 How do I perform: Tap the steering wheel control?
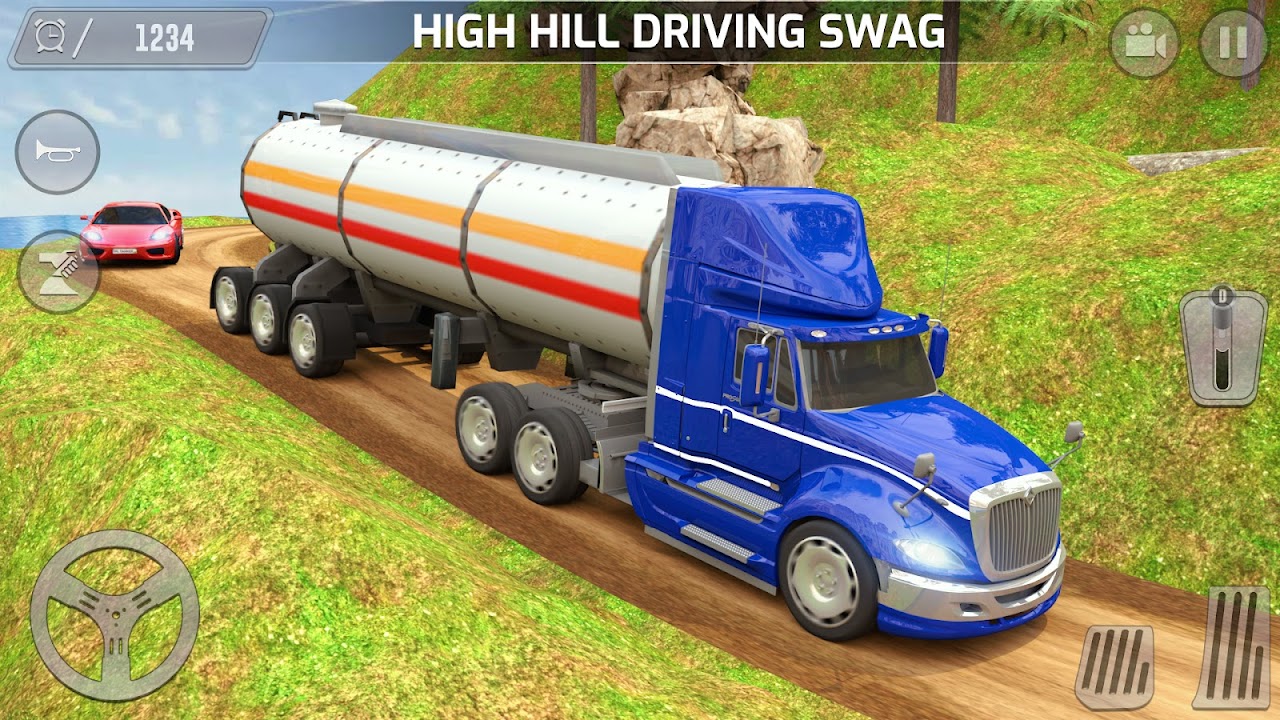coord(114,614)
